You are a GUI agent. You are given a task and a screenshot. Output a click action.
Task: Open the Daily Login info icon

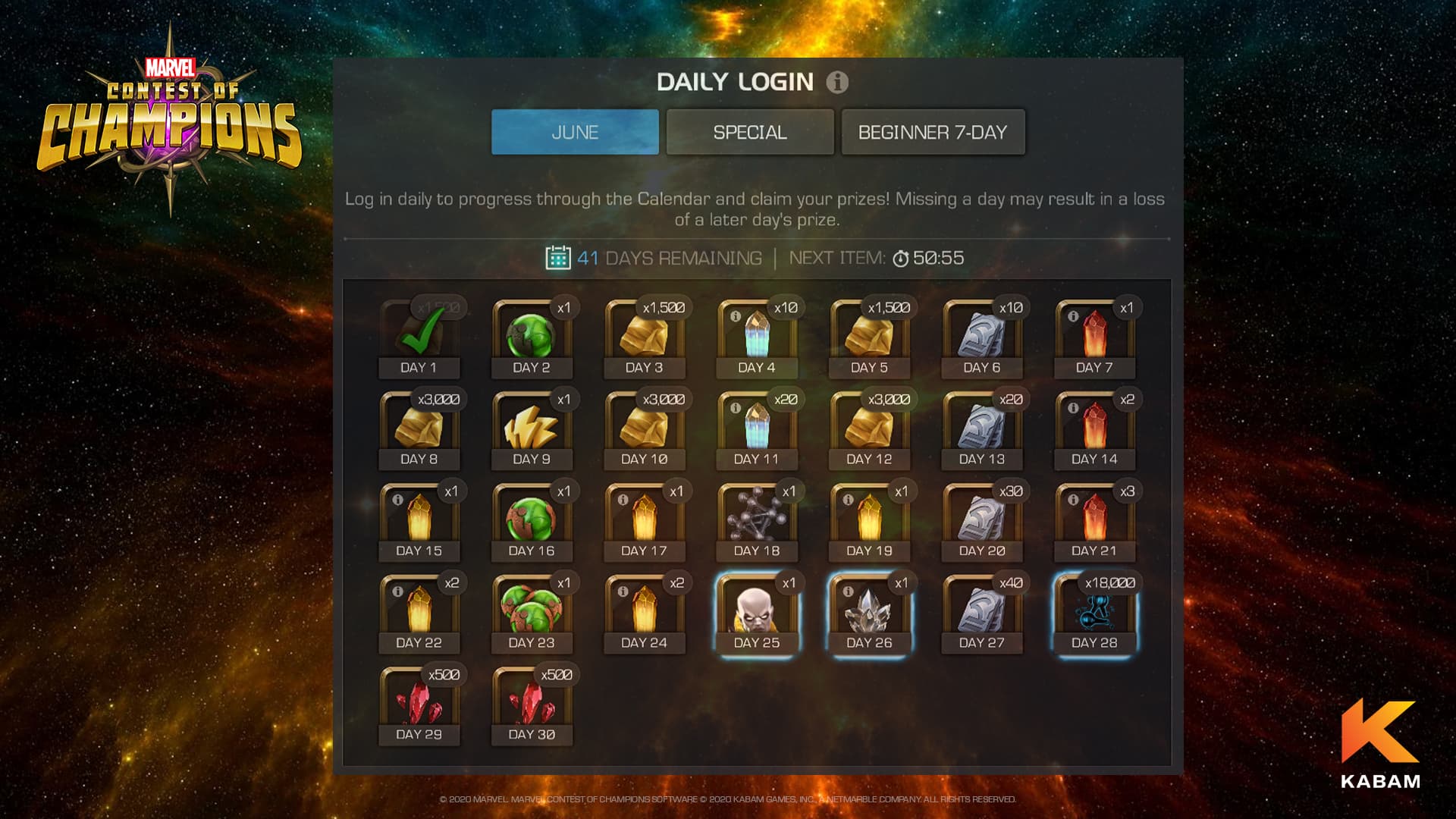[836, 83]
